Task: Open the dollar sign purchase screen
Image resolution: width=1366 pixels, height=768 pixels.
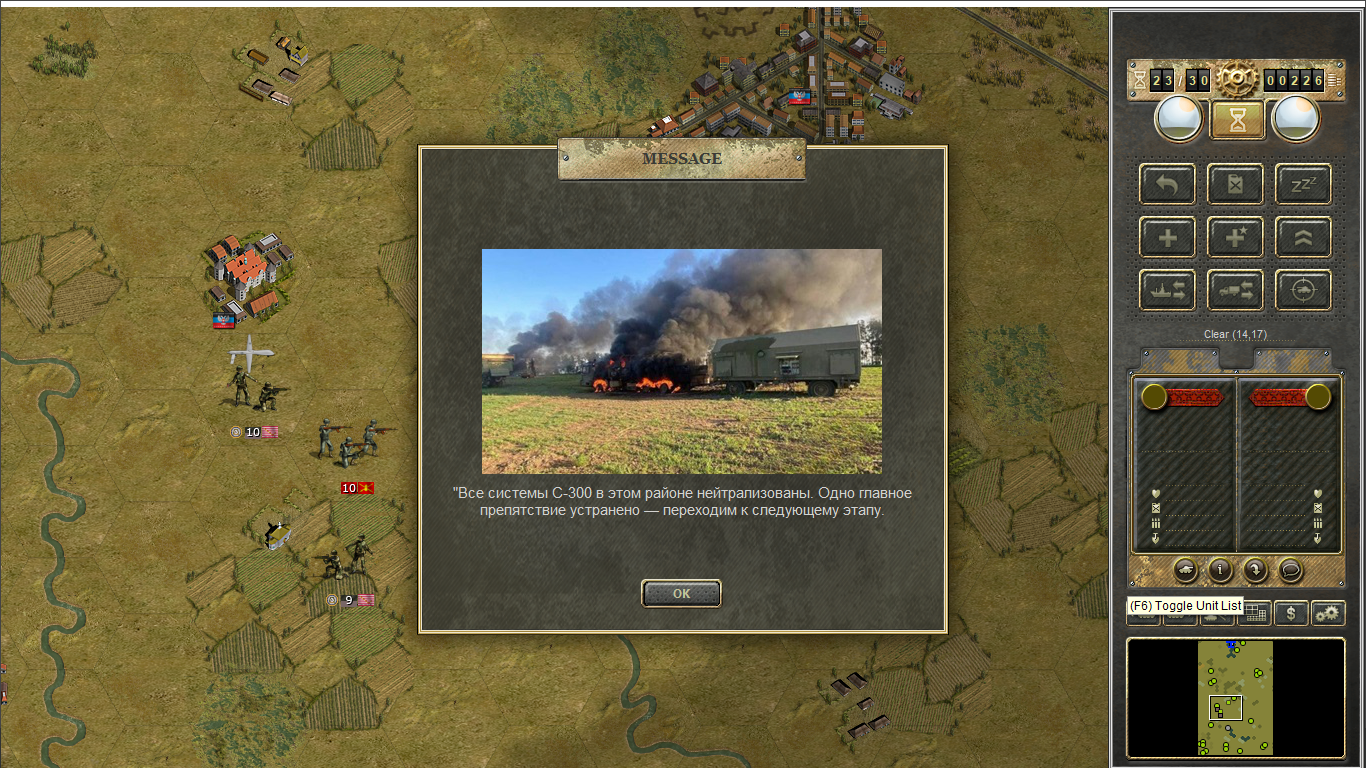Action: click(1291, 613)
